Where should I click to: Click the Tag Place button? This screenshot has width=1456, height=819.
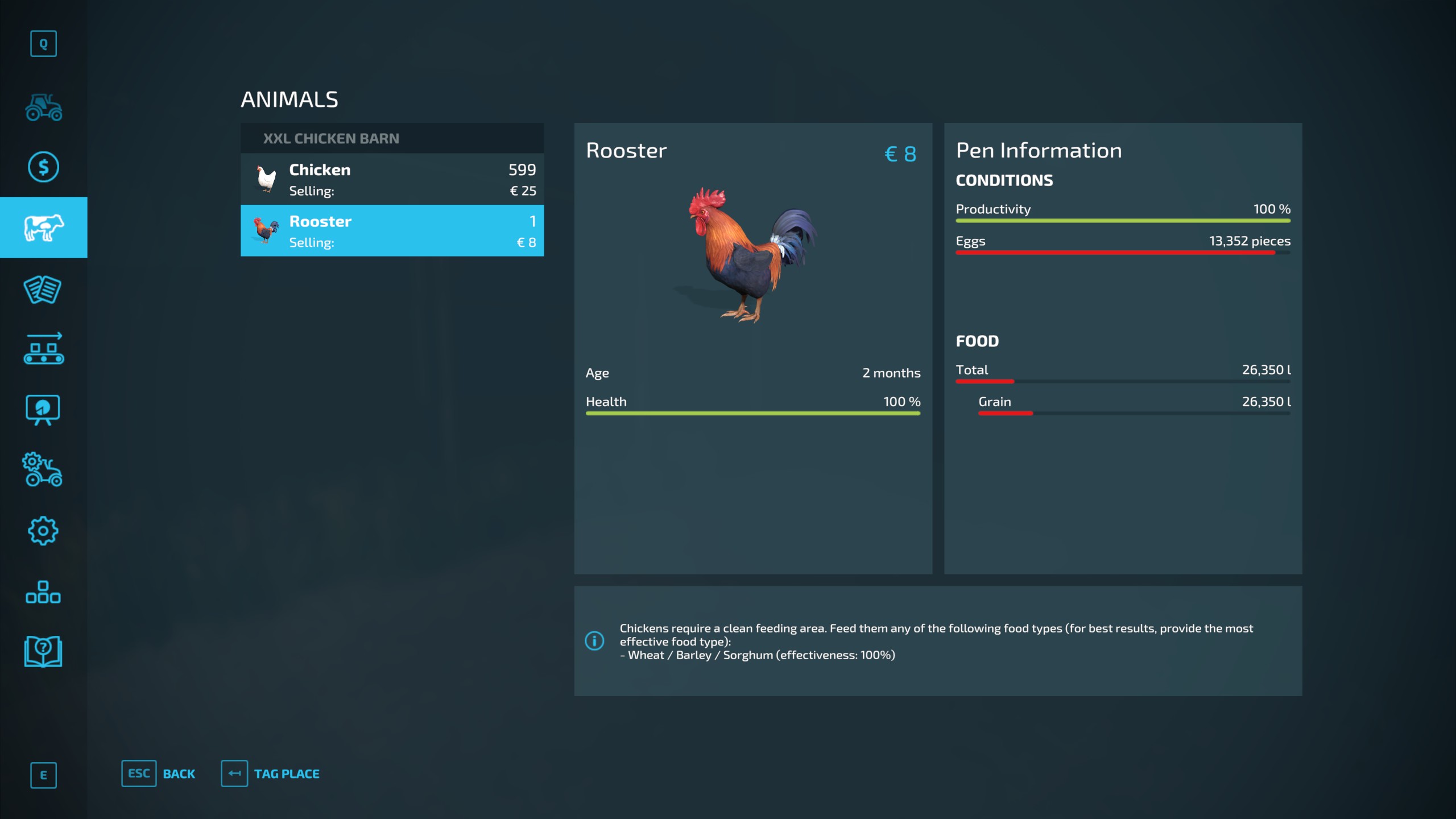(x=271, y=773)
